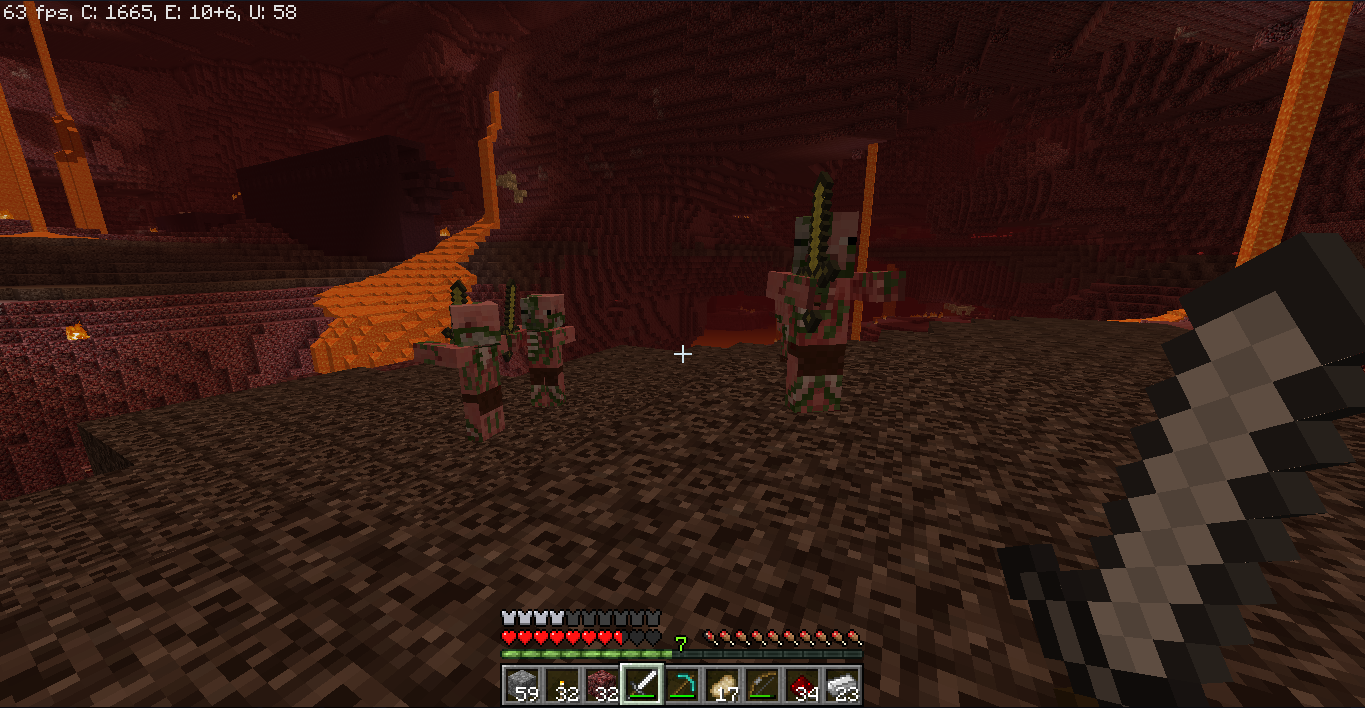1365x708 pixels.
Task: Switch to the diamond pickaxe slot
Action: [x=682, y=686]
